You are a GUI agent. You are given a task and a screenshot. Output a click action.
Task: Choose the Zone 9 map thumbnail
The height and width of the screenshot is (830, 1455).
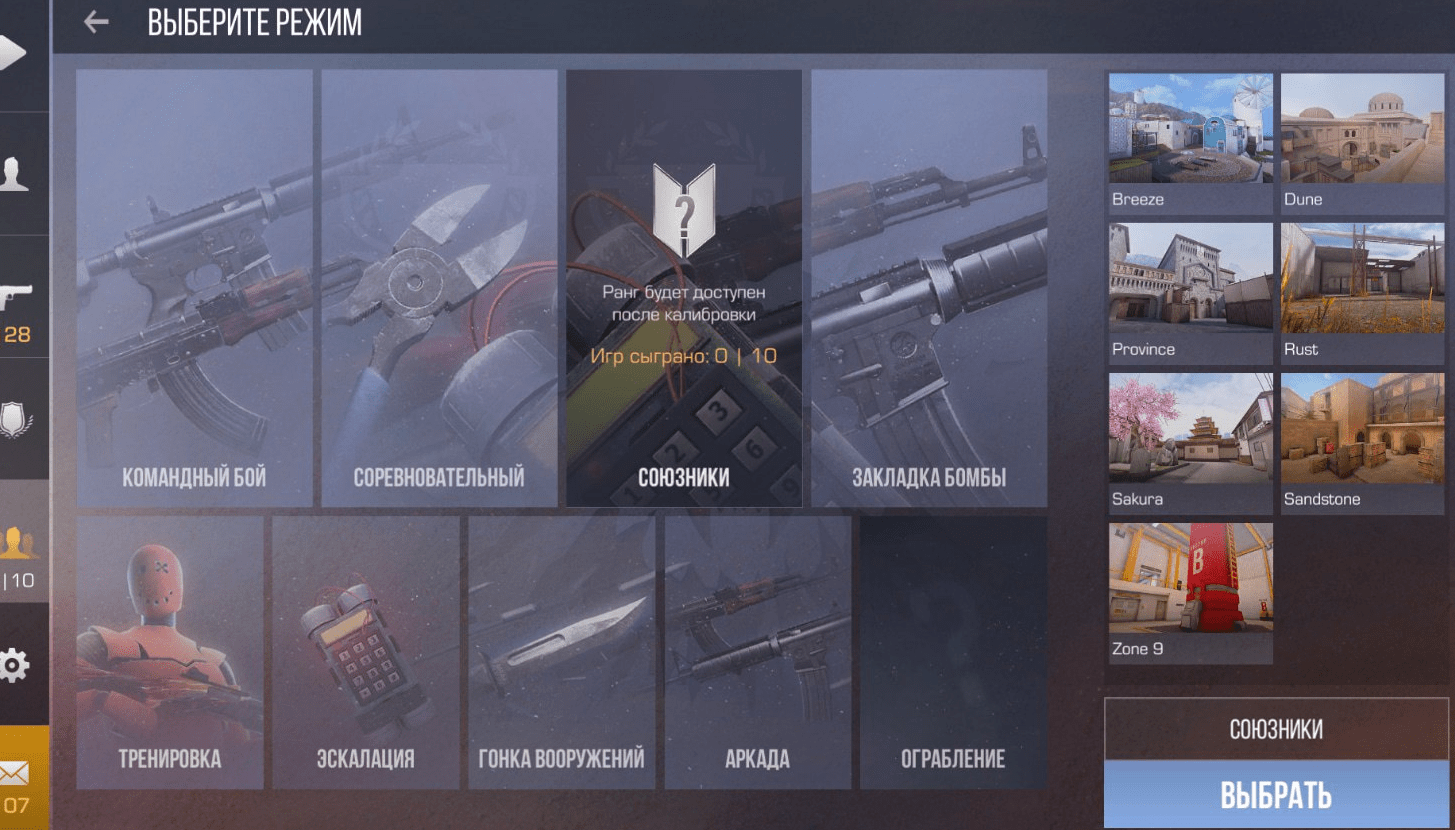[1190, 591]
